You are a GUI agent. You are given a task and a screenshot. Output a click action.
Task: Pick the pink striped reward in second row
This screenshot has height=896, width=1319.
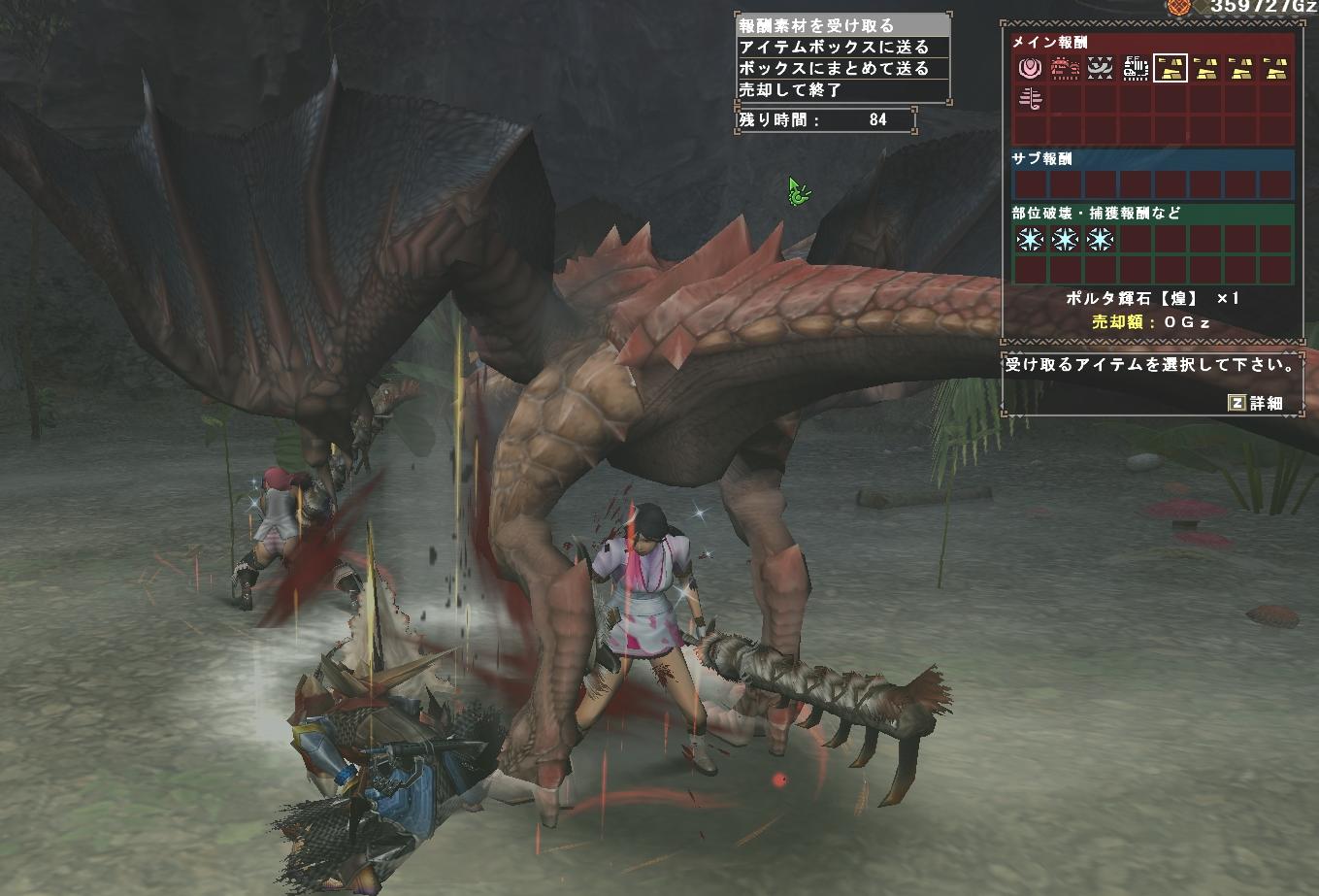click(1030, 100)
